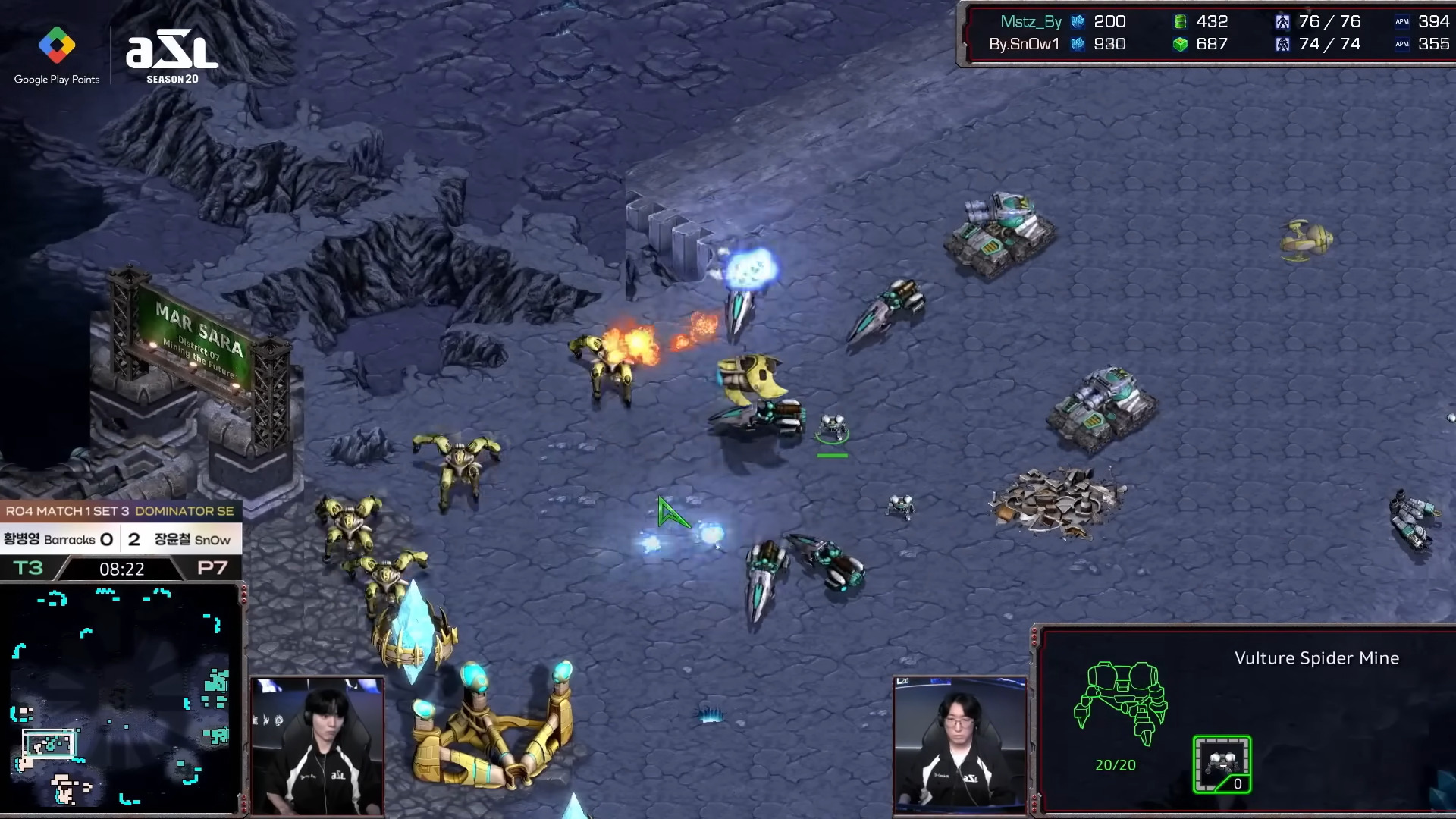Click the Google Play Points logo

pyautogui.click(x=57, y=55)
